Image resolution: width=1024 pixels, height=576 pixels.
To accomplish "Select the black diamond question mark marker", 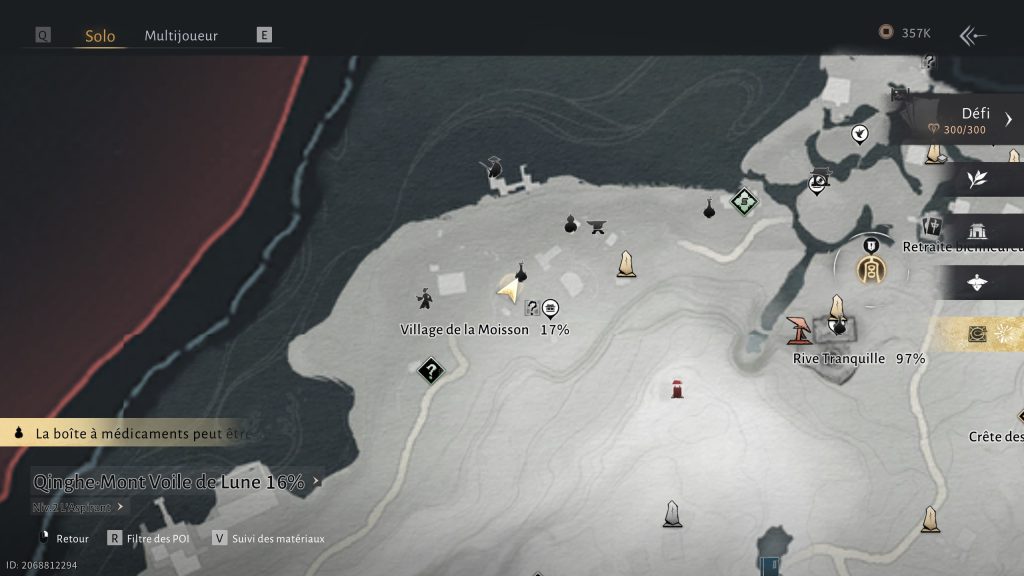I will point(431,372).
